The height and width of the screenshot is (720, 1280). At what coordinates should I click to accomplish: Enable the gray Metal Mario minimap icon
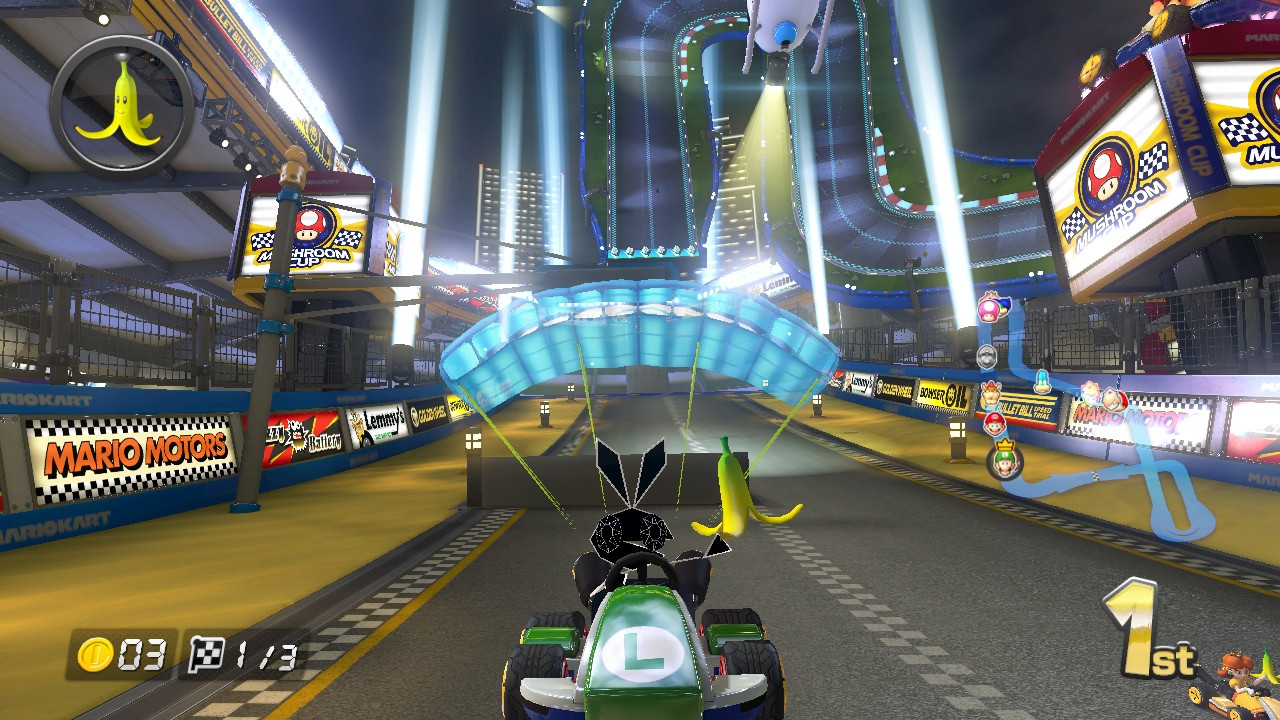[x=986, y=355]
